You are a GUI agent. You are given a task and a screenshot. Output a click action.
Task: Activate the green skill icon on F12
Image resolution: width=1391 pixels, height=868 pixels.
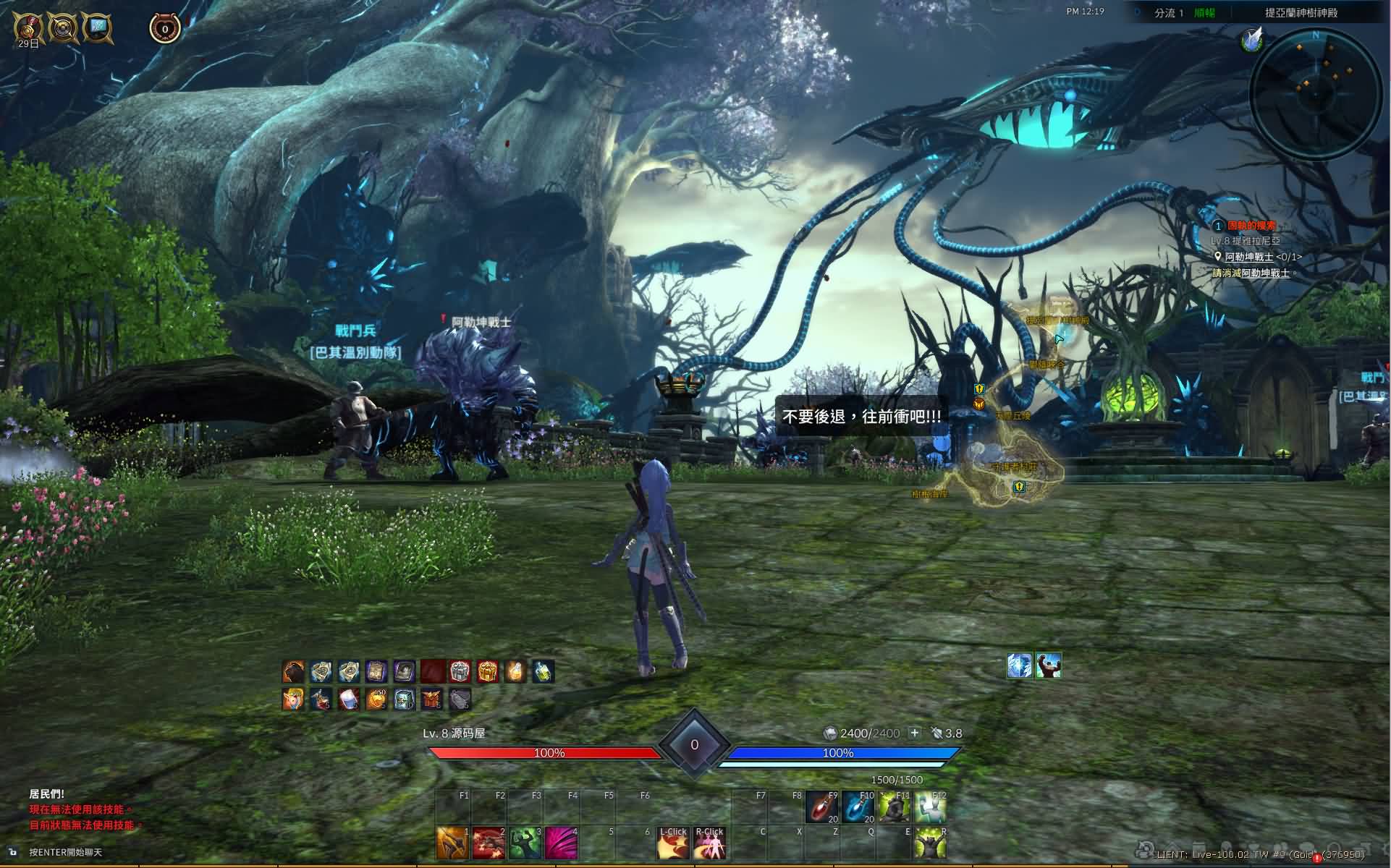coord(929,807)
